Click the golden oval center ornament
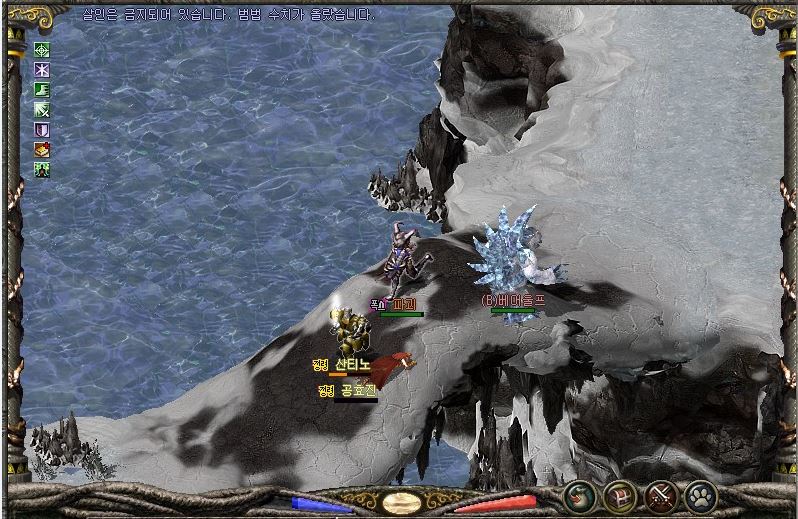 coord(401,502)
